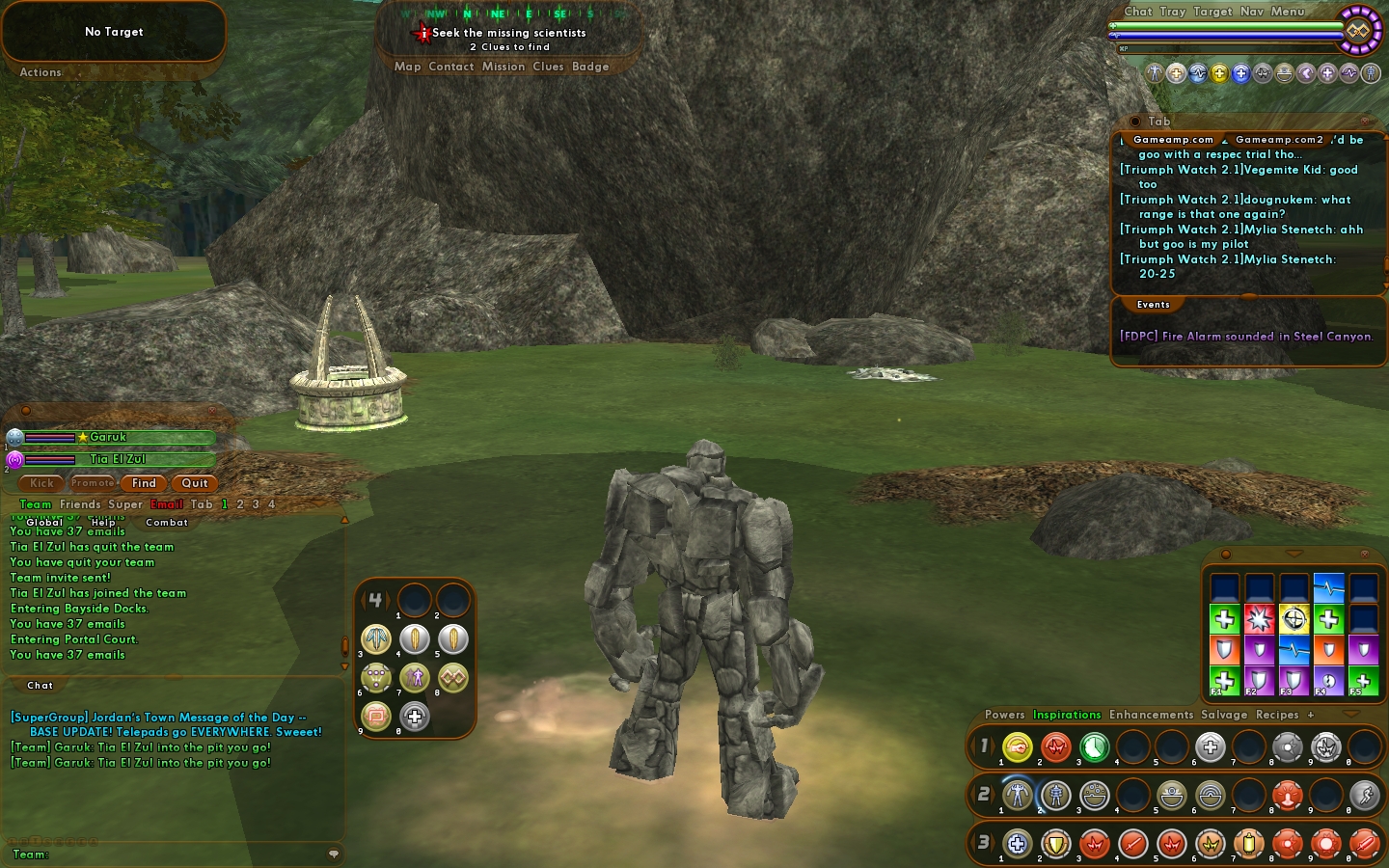This screenshot has width=1389, height=868.
Task: Switch to the Super group tab
Action: 125,504
